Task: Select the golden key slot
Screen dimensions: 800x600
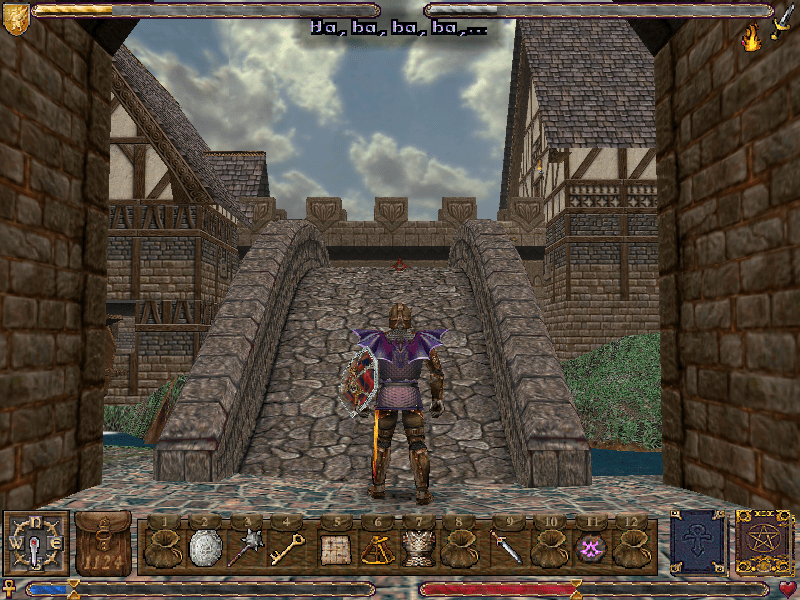Action: pyautogui.click(x=288, y=548)
